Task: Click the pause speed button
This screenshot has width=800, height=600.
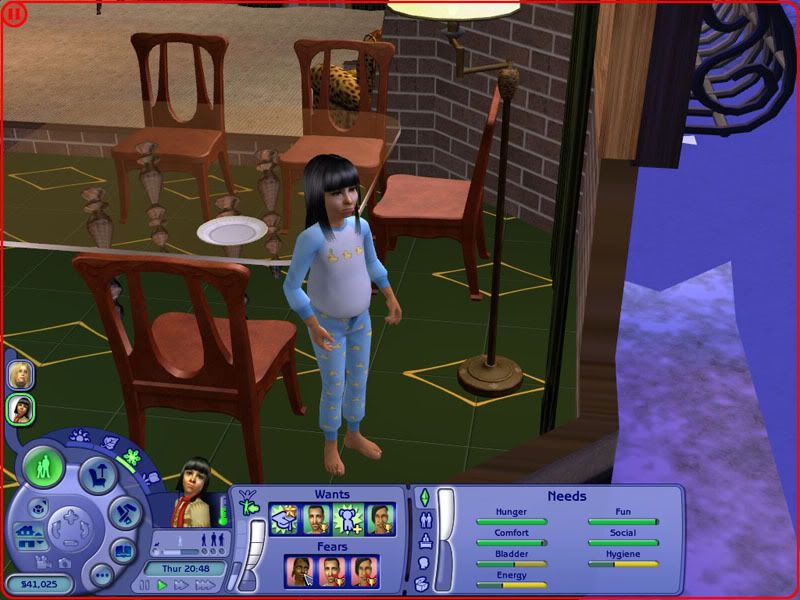Action: pyautogui.click(x=144, y=585)
